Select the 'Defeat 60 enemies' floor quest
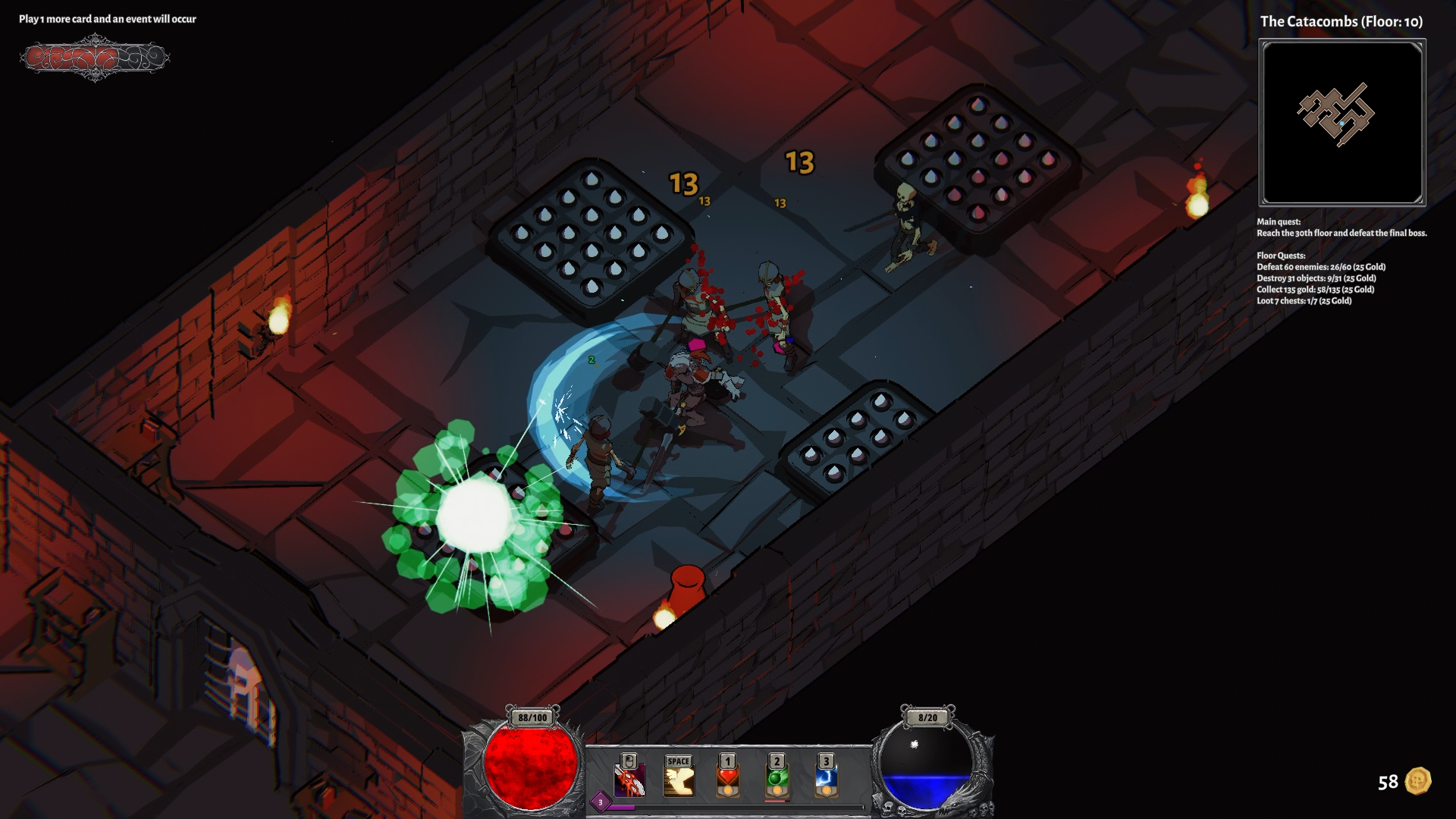 (x=1319, y=267)
